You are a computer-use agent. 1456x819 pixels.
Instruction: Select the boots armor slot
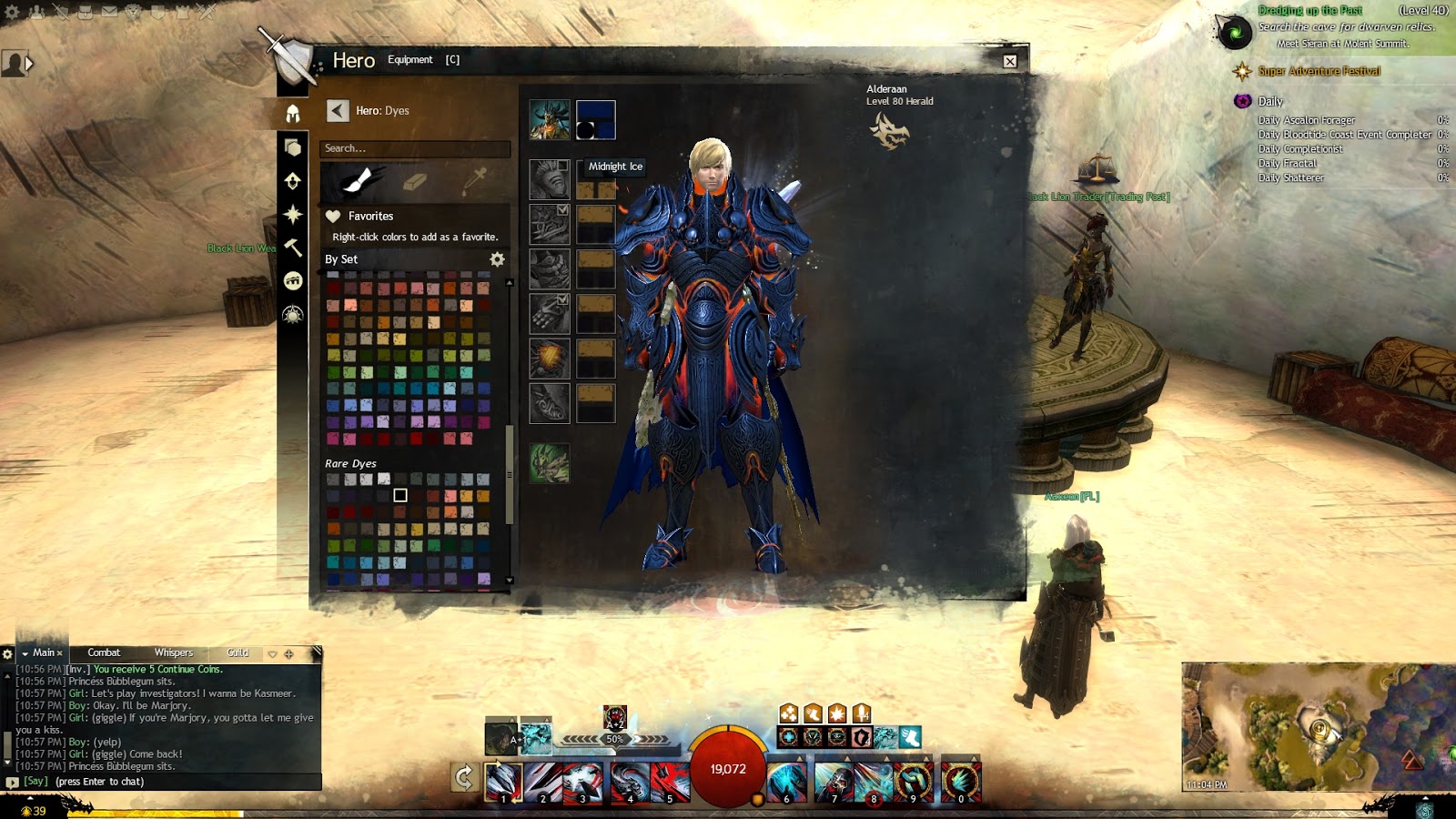(x=550, y=403)
